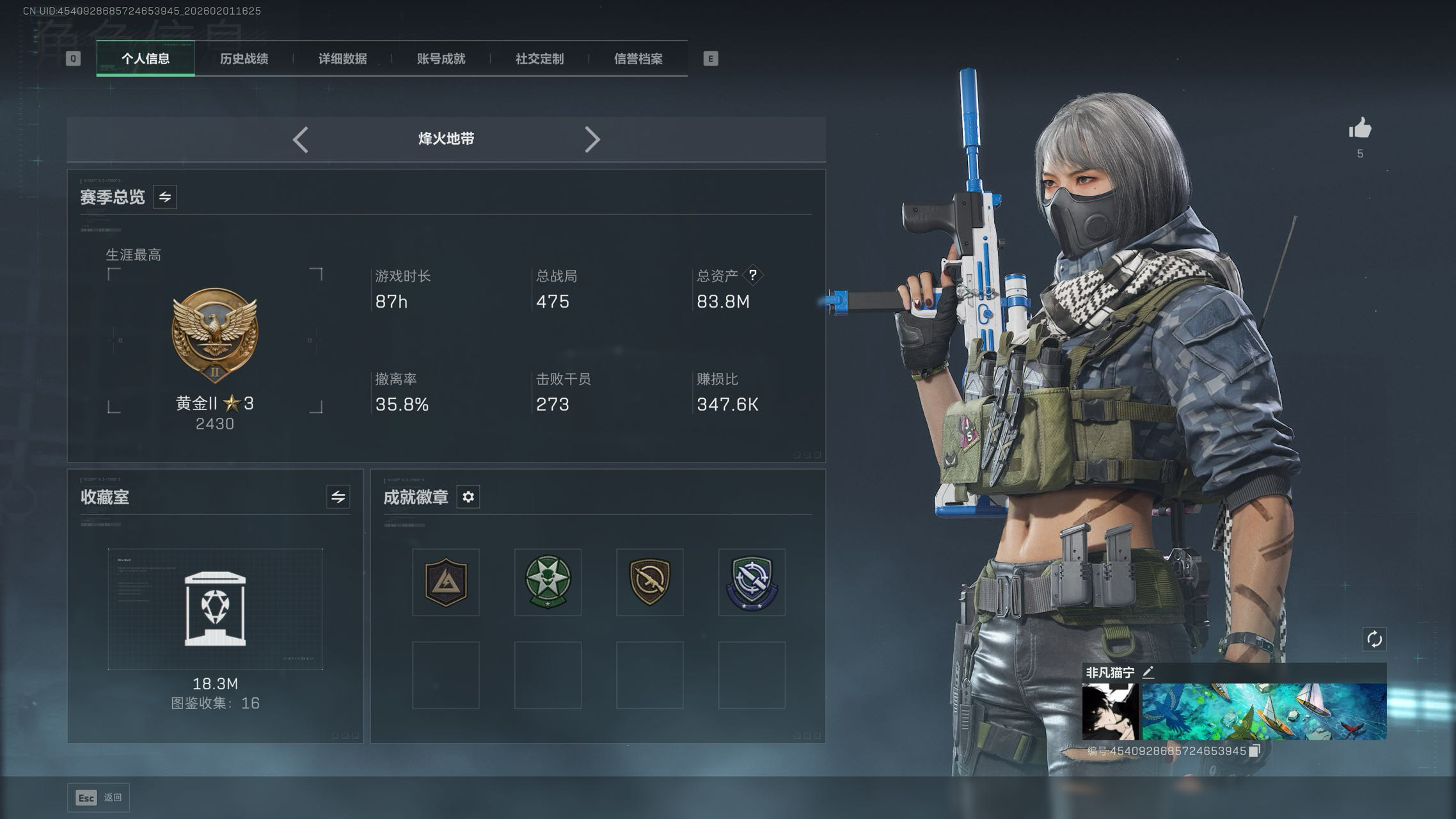Give a thumbs-up like to this profile
This screenshot has width=1456, height=819.
[1360, 129]
